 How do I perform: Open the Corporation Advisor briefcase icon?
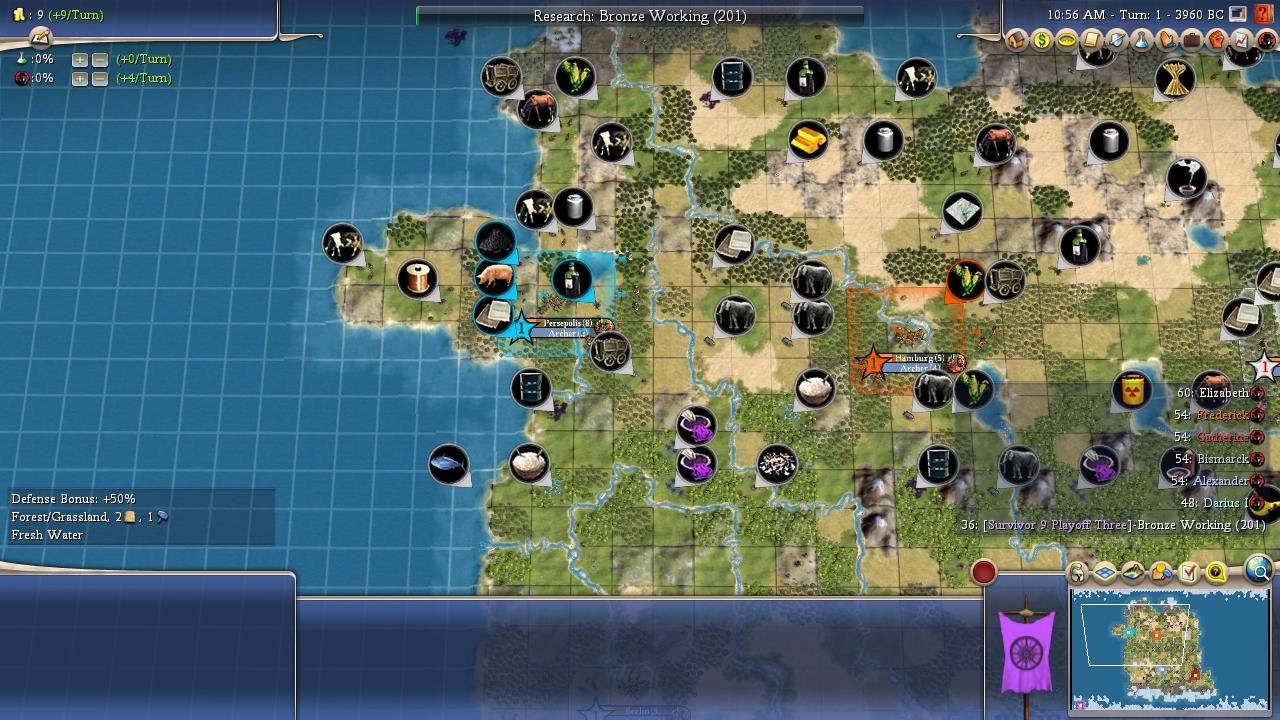coord(1191,40)
